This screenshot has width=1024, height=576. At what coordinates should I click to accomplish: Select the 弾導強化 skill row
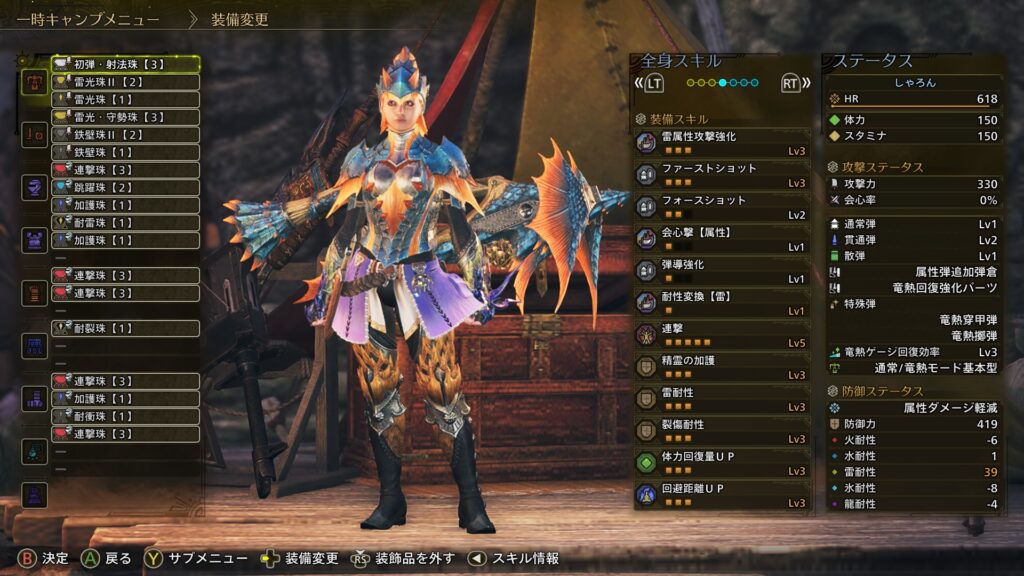click(x=722, y=271)
